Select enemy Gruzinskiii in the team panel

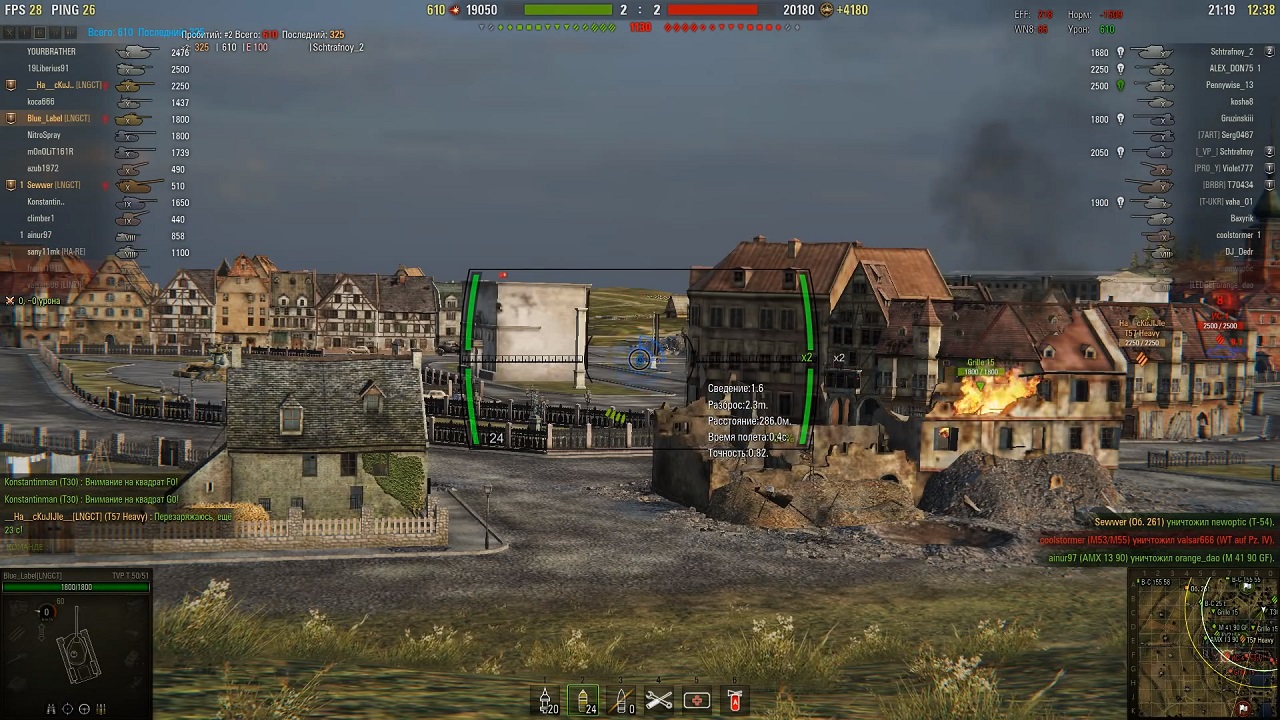coord(1236,119)
